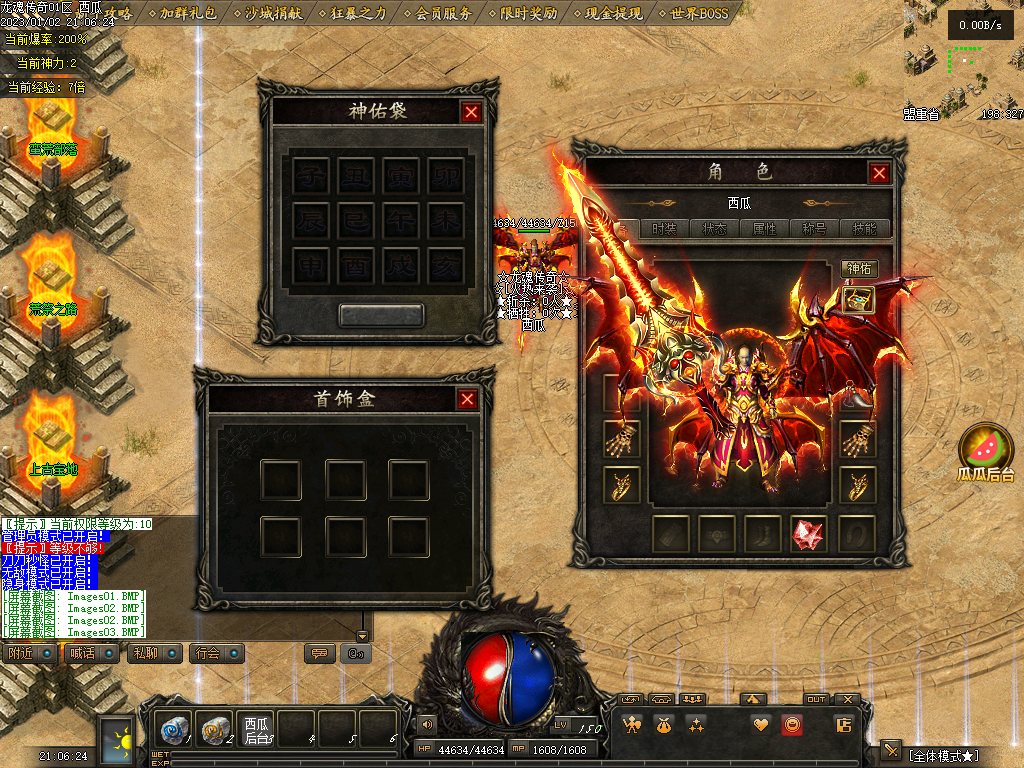Open the treasure chest icon under 神佑
Screen dimensions: 1024x768
coord(859,299)
